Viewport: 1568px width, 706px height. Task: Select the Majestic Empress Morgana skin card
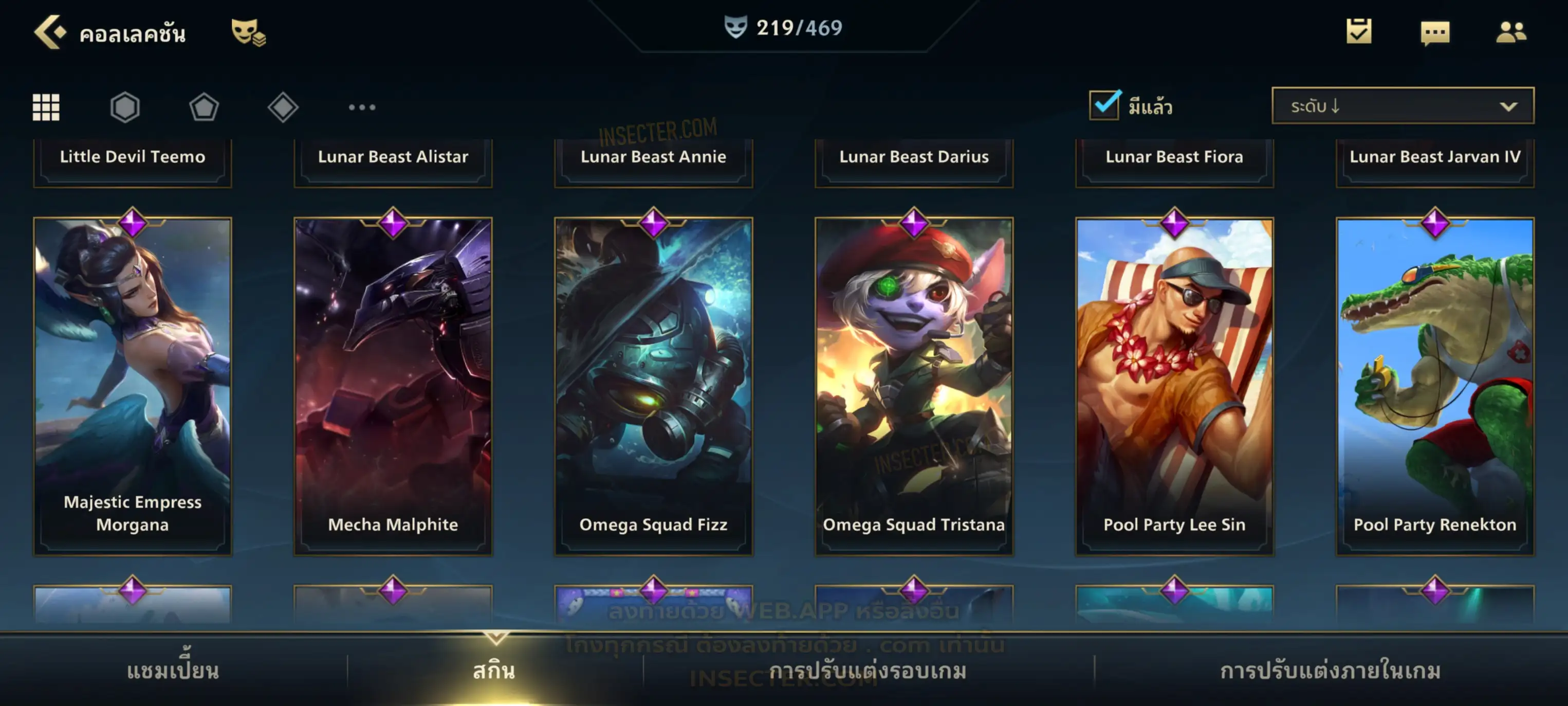(x=133, y=386)
